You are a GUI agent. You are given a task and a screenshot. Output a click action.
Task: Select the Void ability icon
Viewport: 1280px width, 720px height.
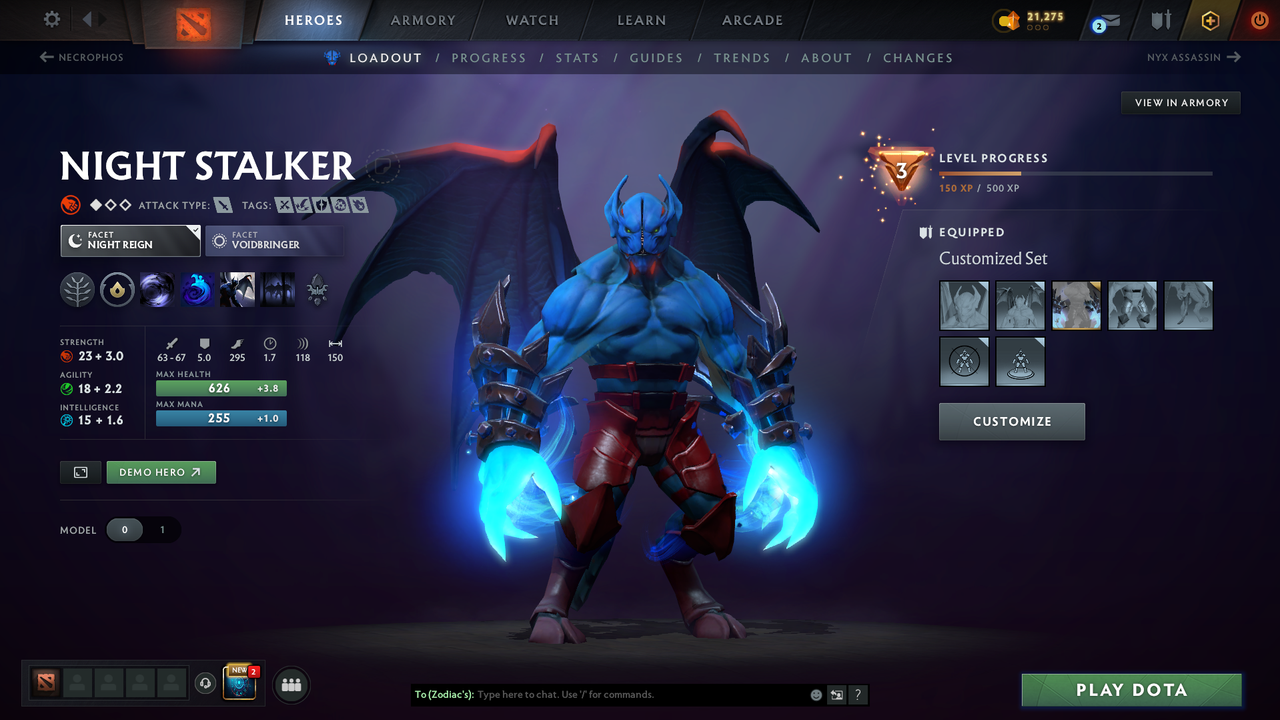[157, 290]
